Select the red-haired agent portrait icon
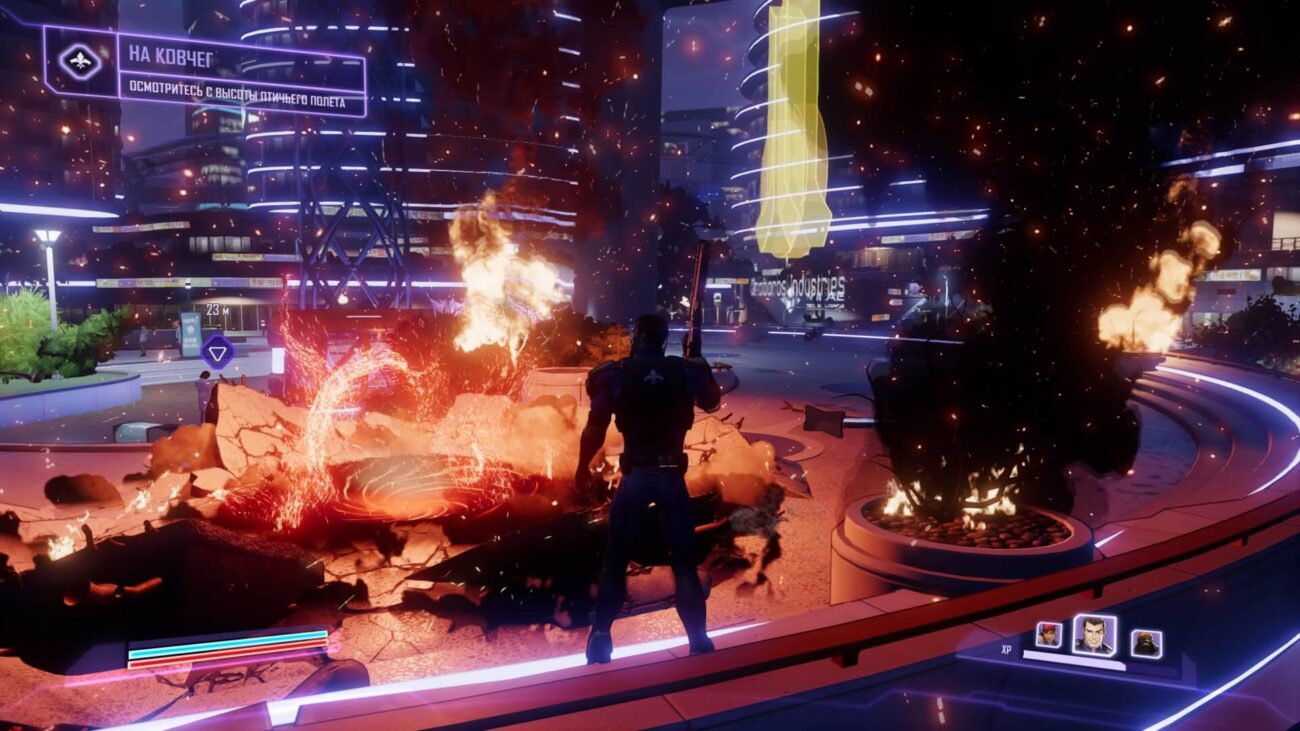Viewport: 1300px width, 731px height. (1048, 633)
